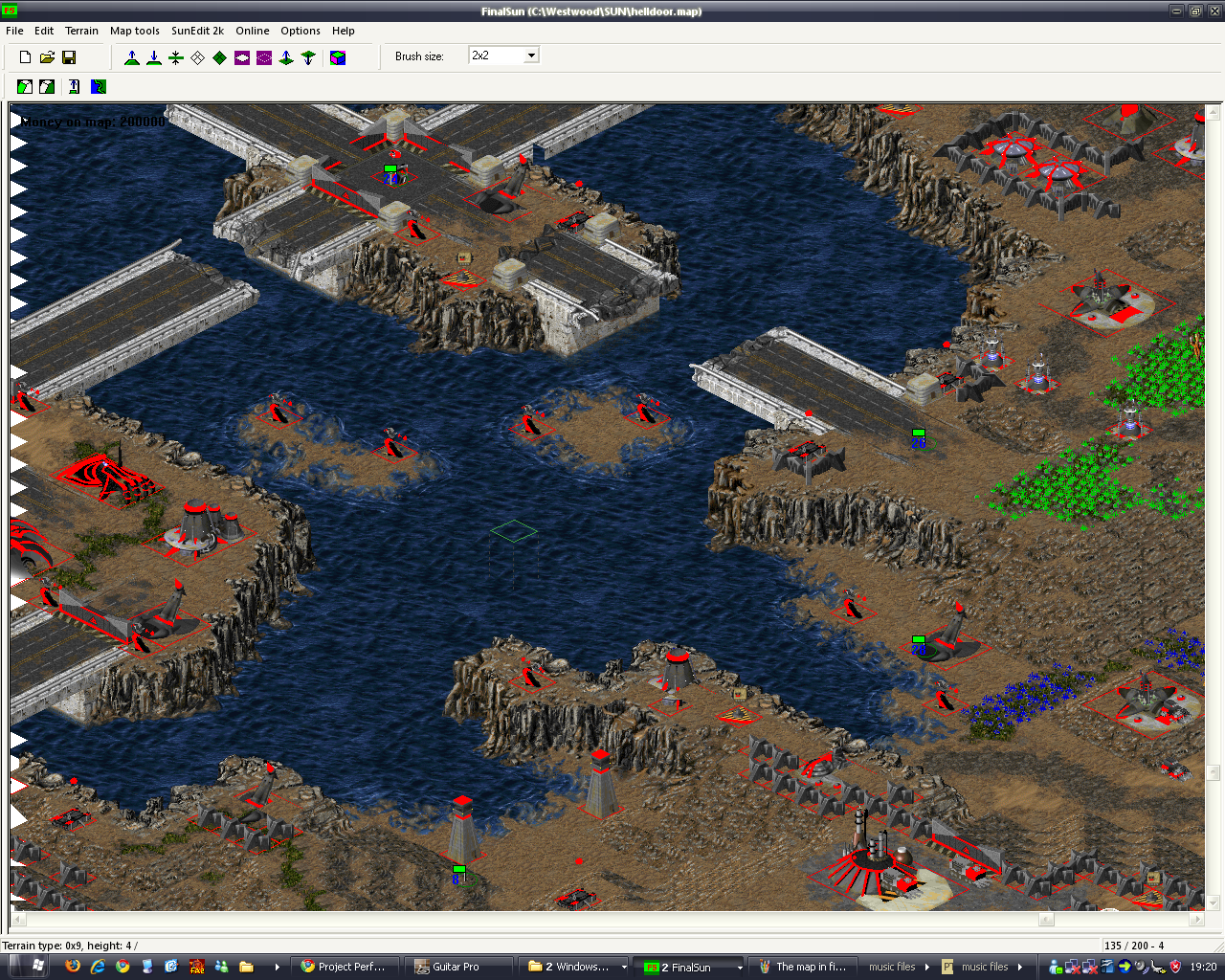Click the colorful cube toolbar icon
Image resolution: width=1225 pixels, height=980 pixels.
[x=338, y=57]
